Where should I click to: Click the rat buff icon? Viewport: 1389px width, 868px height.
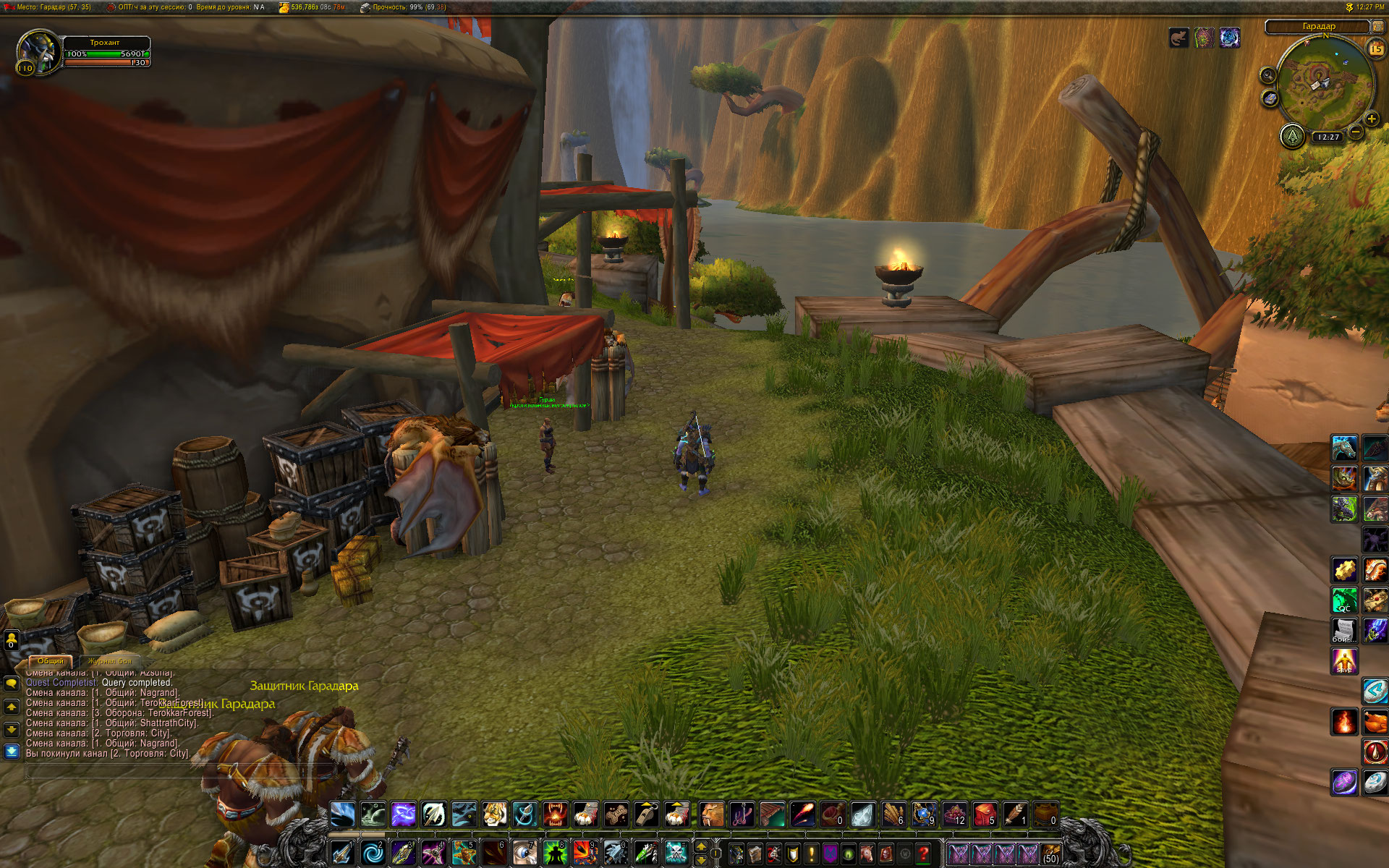point(1178,38)
